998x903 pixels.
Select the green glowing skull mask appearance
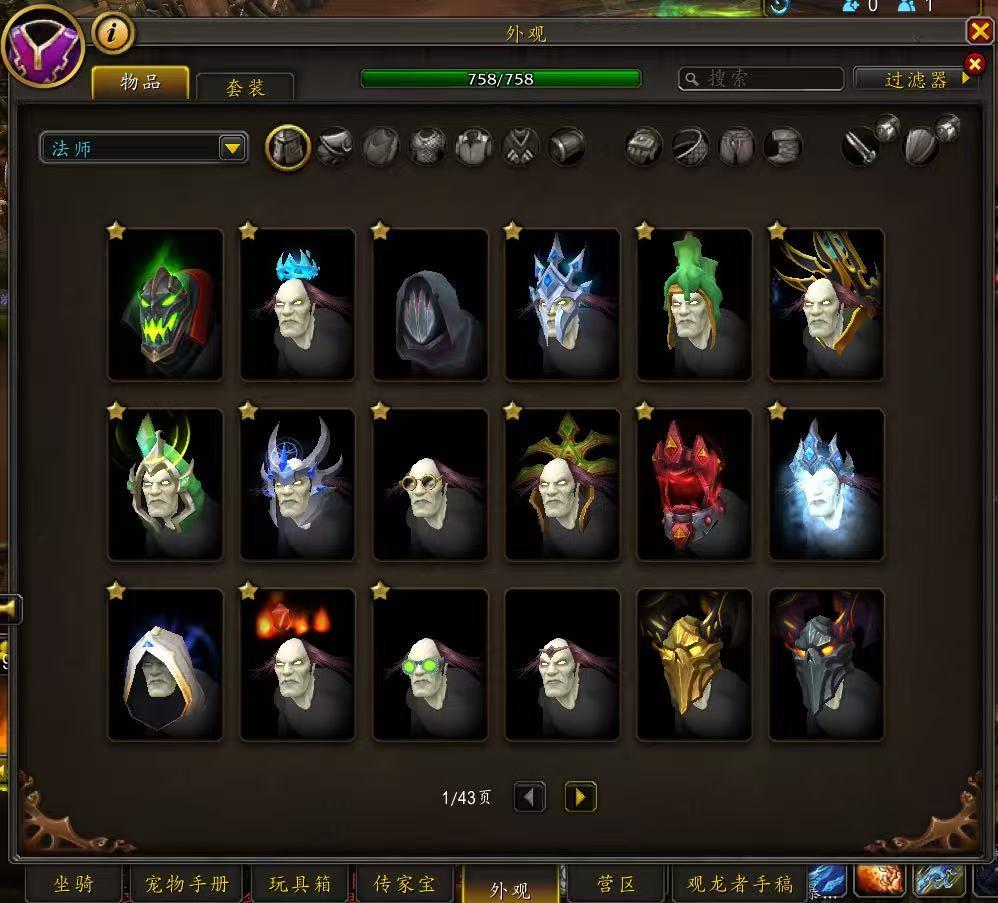165,304
